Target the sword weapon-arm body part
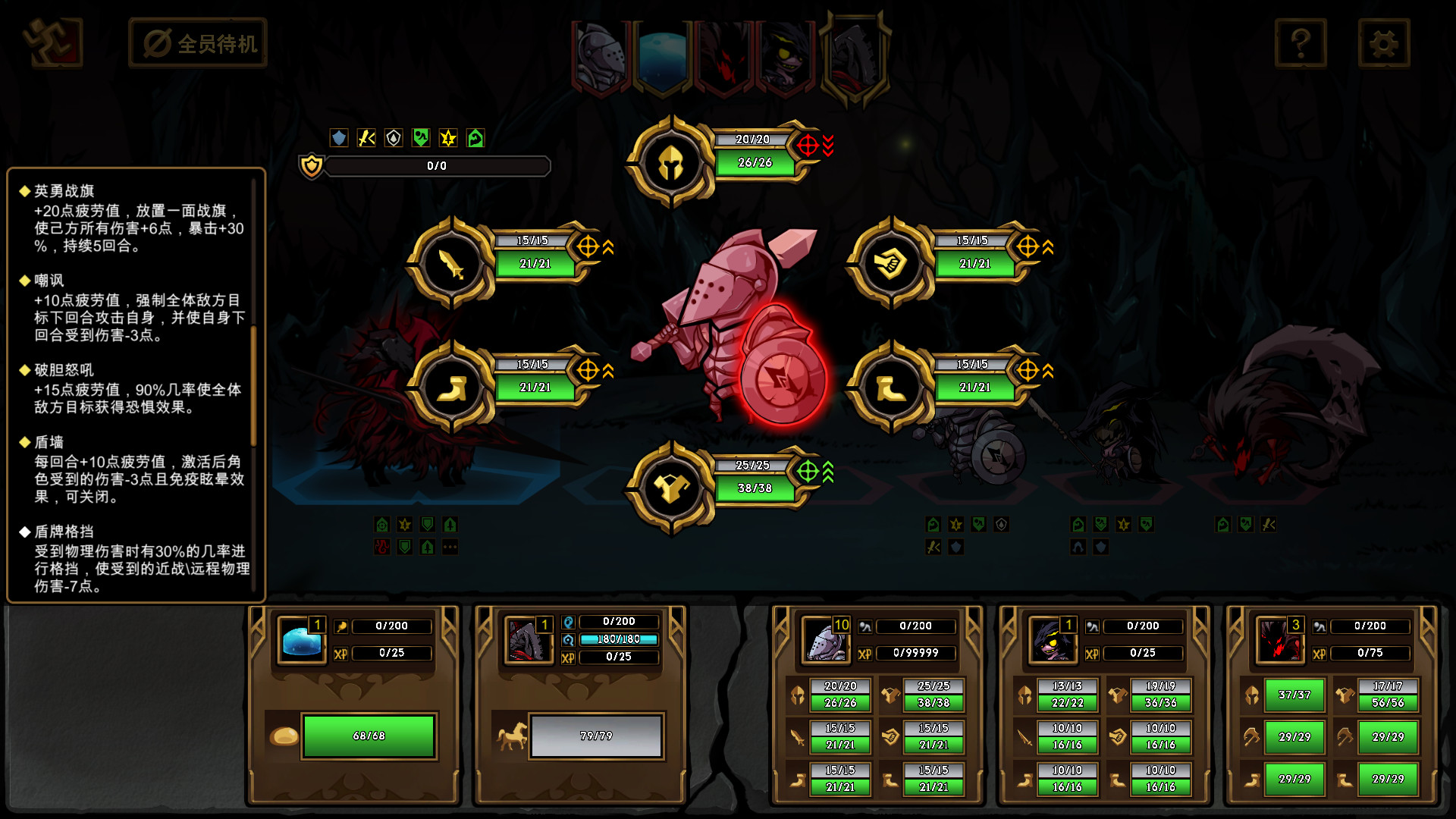The width and height of the screenshot is (1456, 819). click(452, 263)
